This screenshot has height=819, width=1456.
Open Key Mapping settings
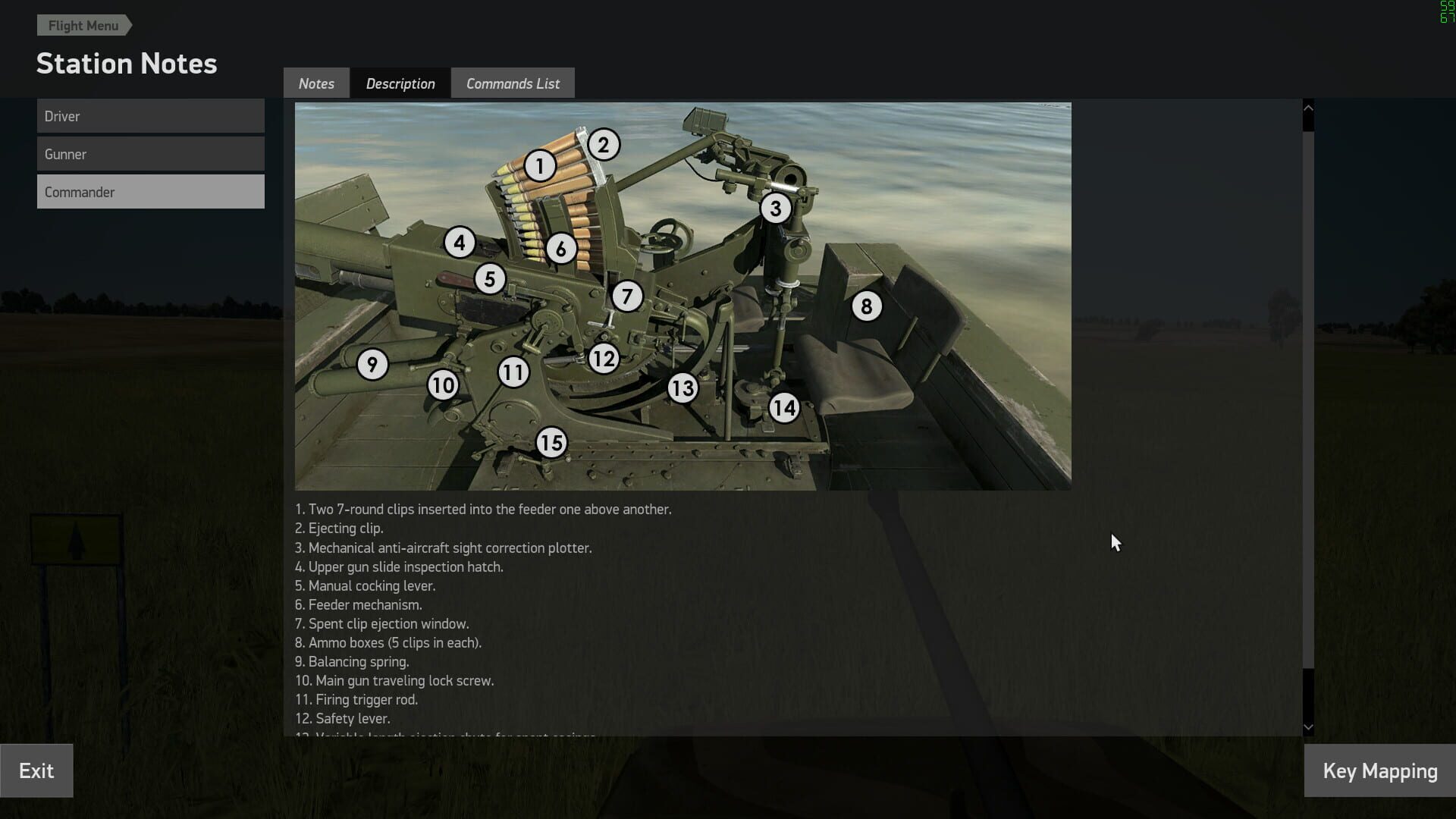(1379, 770)
